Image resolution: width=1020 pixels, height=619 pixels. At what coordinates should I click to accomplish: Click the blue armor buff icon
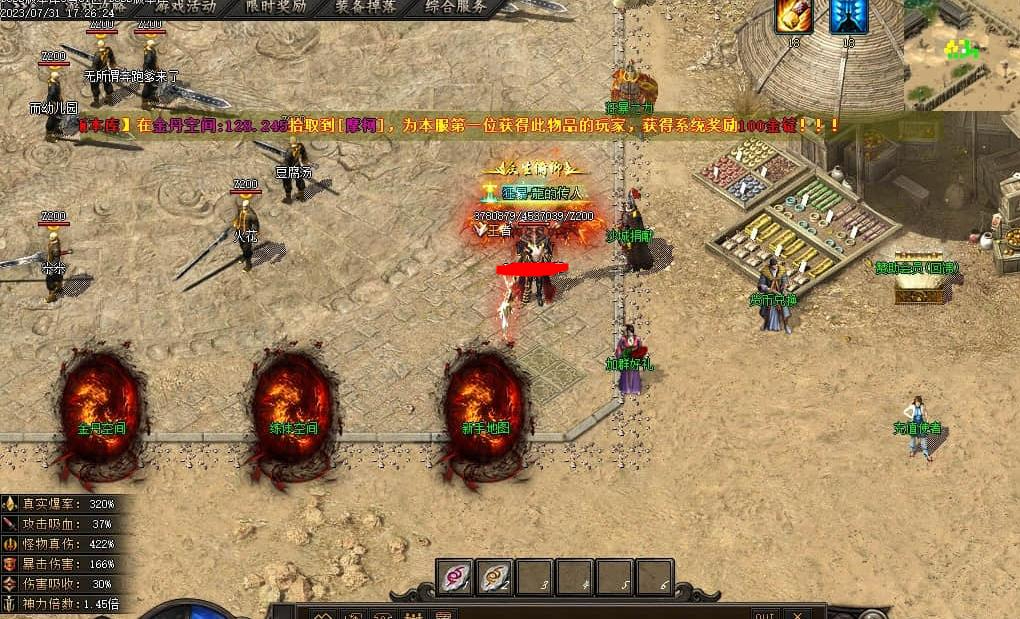(x=848, y=16)
